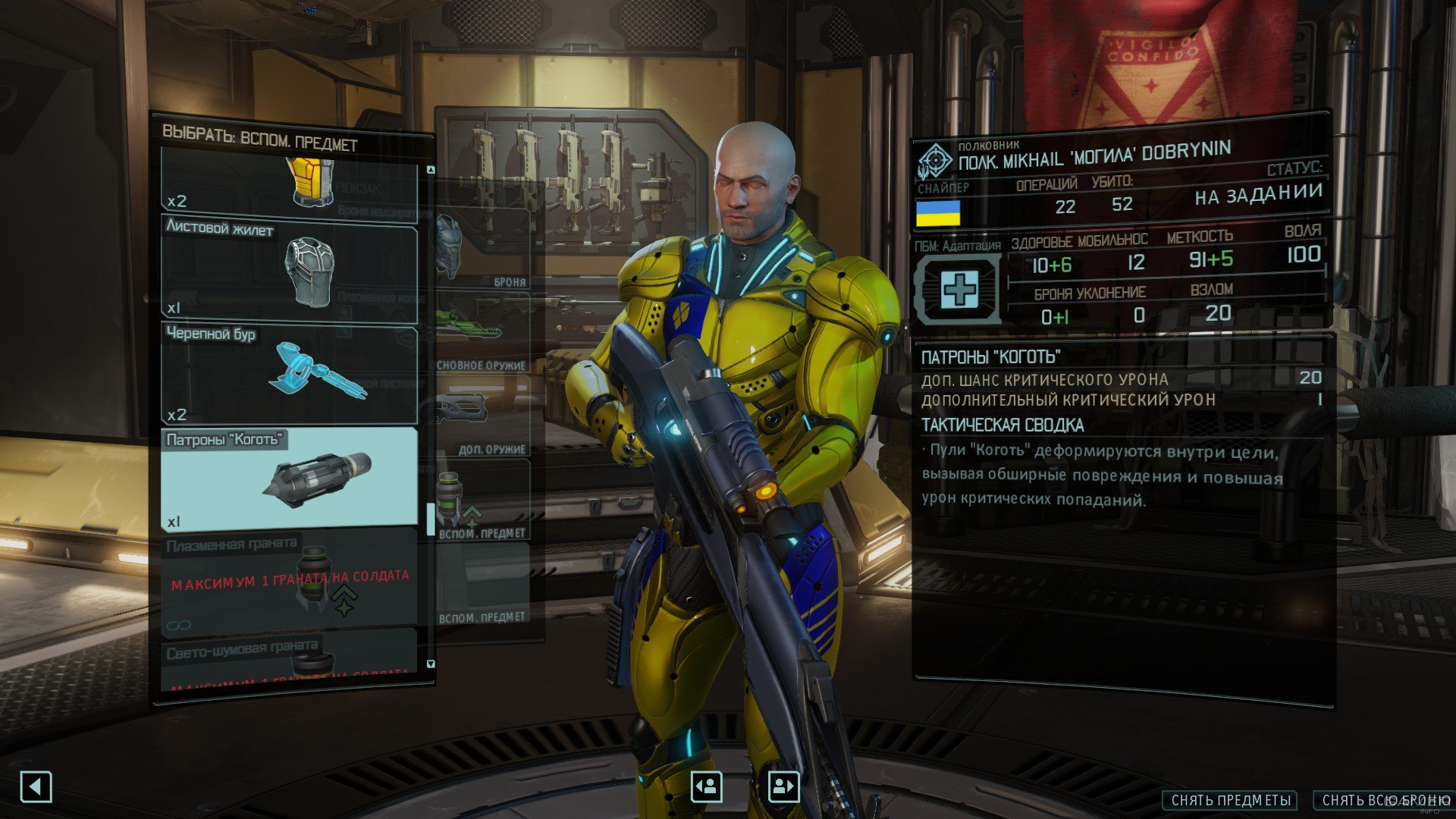Click the Снять предметы button
The height and width of the screenshot is (819, 1456).
tap(1230, 800)
